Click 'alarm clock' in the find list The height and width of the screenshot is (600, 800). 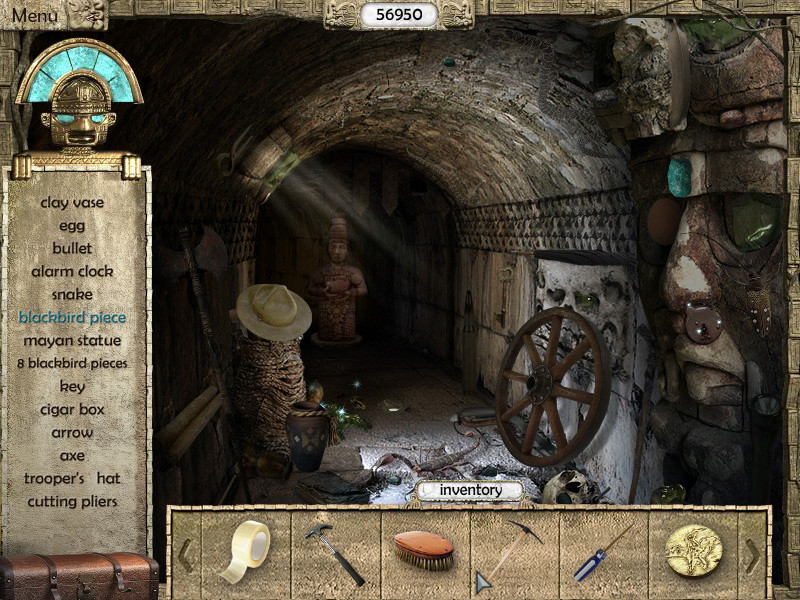point(72,271)
